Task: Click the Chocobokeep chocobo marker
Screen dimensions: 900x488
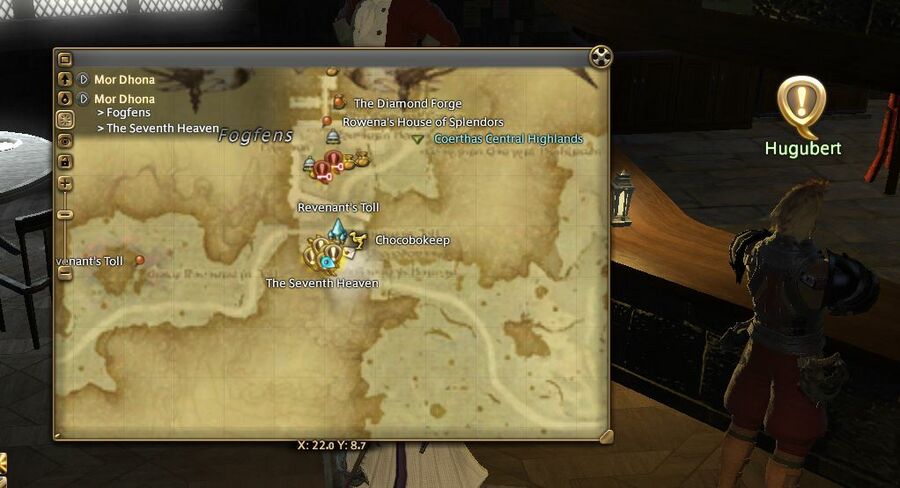Action: [x=358, y=238]
